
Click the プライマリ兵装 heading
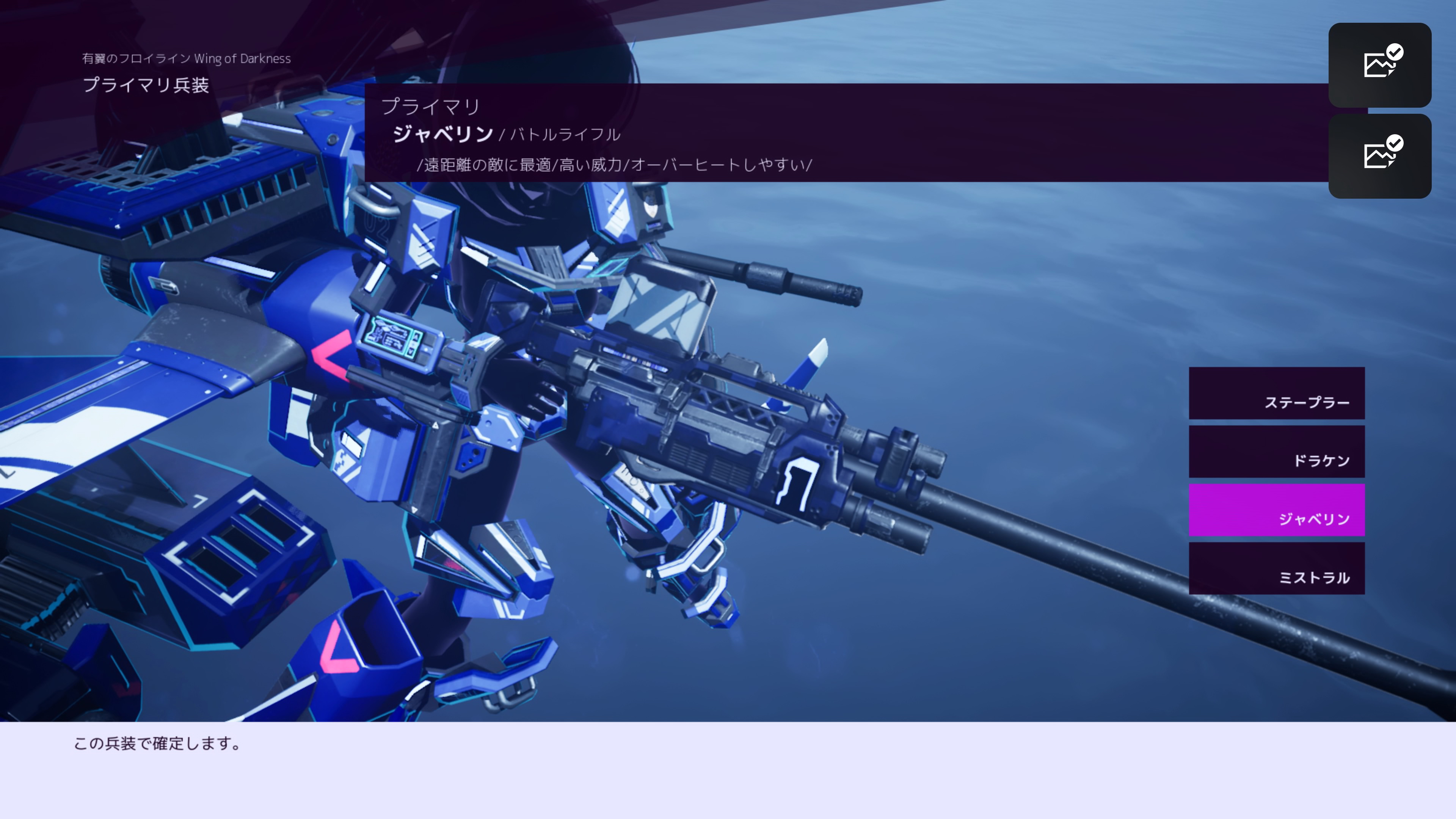(x=146, y=86)
